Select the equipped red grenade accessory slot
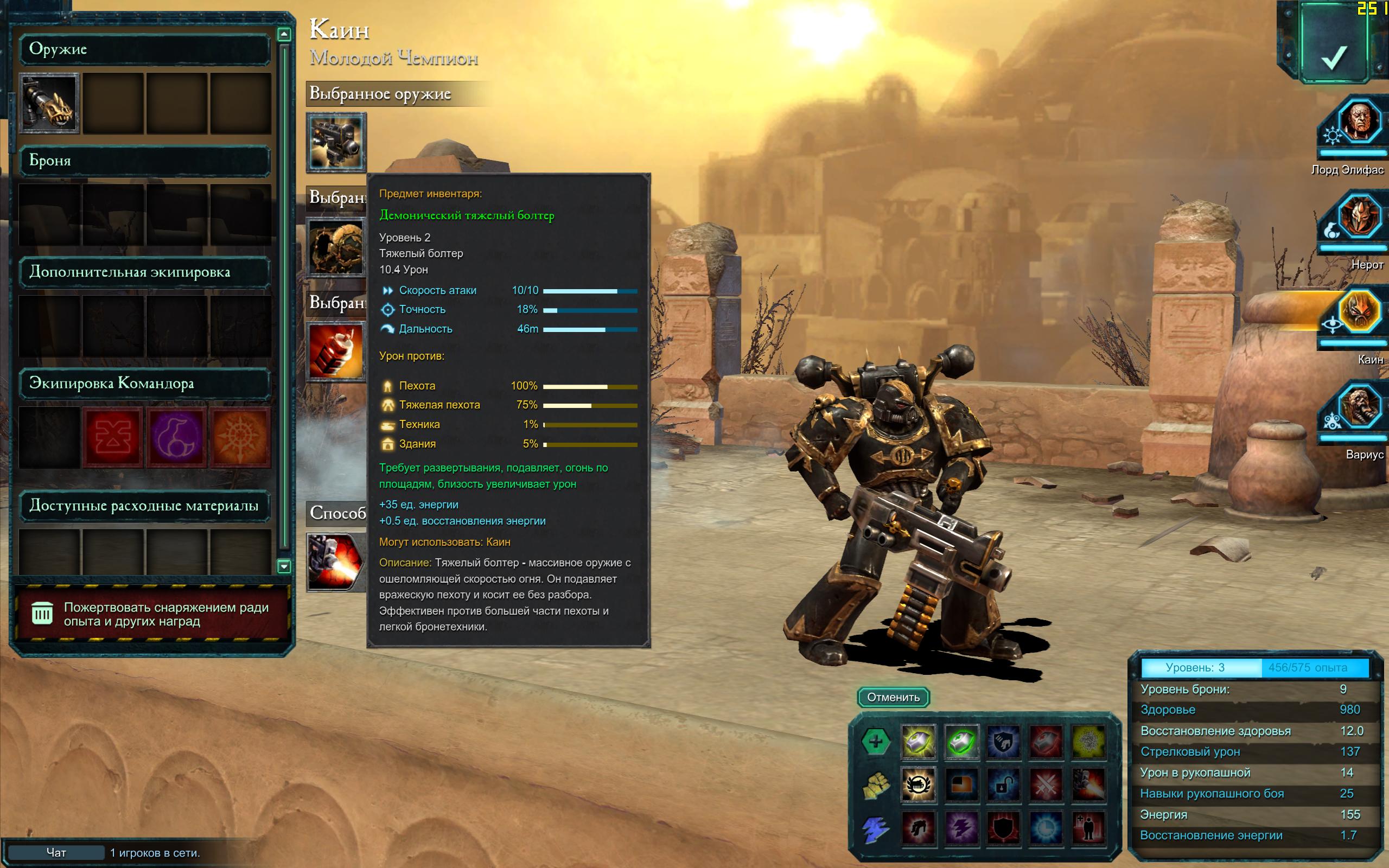 [x=336, y=352]
